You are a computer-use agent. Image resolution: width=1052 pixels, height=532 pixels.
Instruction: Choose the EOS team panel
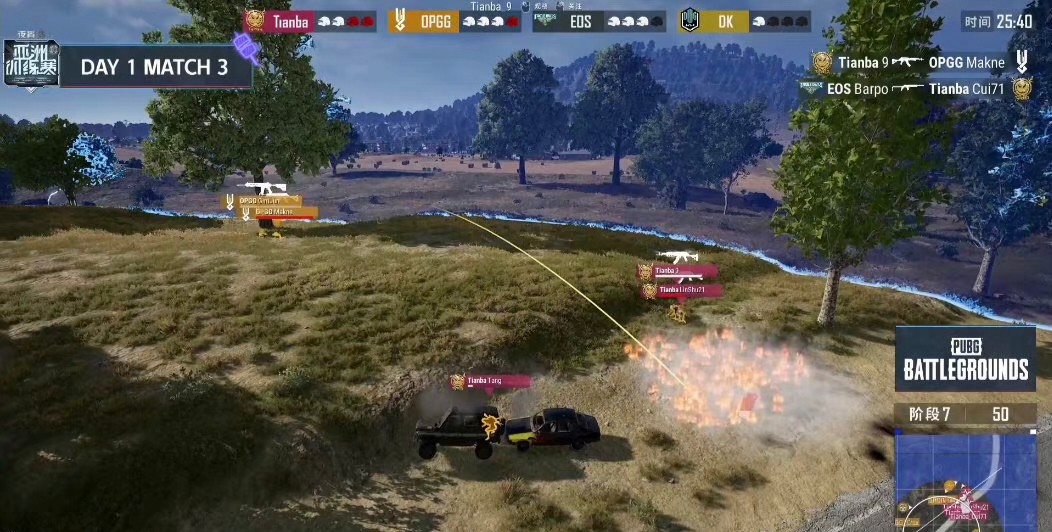pyautogui.click(x=599, y=21)
